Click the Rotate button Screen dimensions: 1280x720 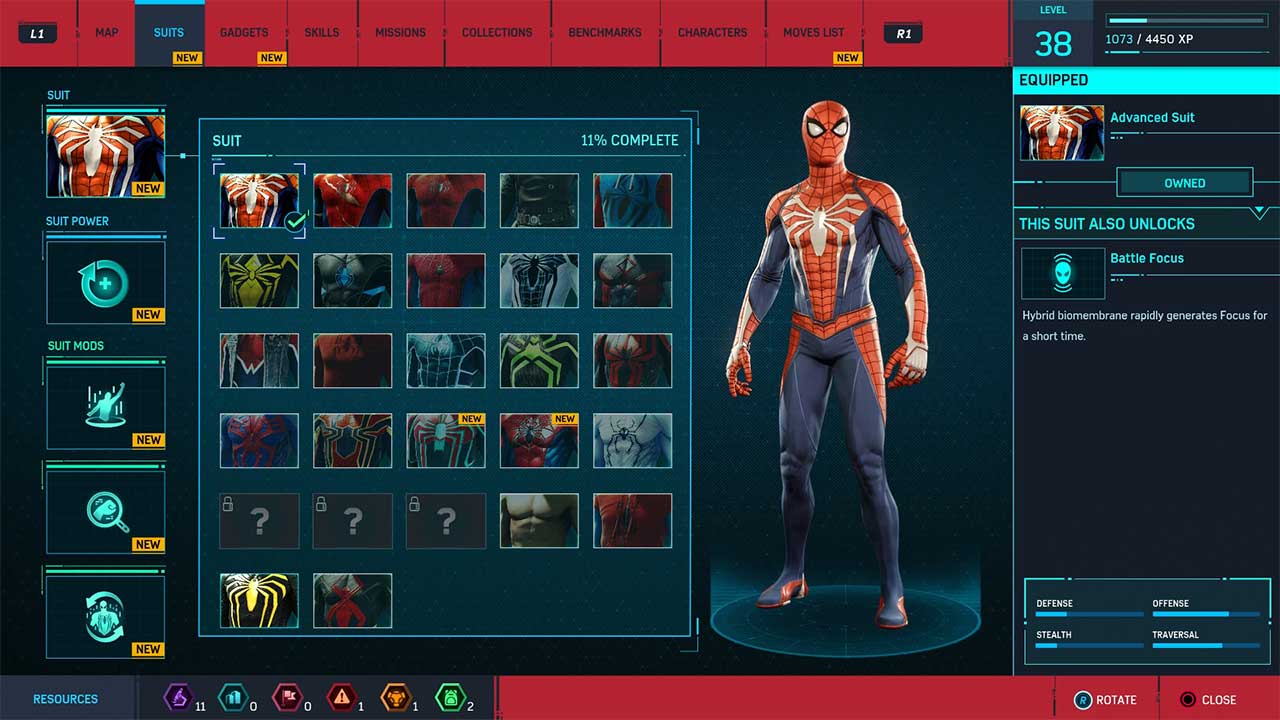1107,700
